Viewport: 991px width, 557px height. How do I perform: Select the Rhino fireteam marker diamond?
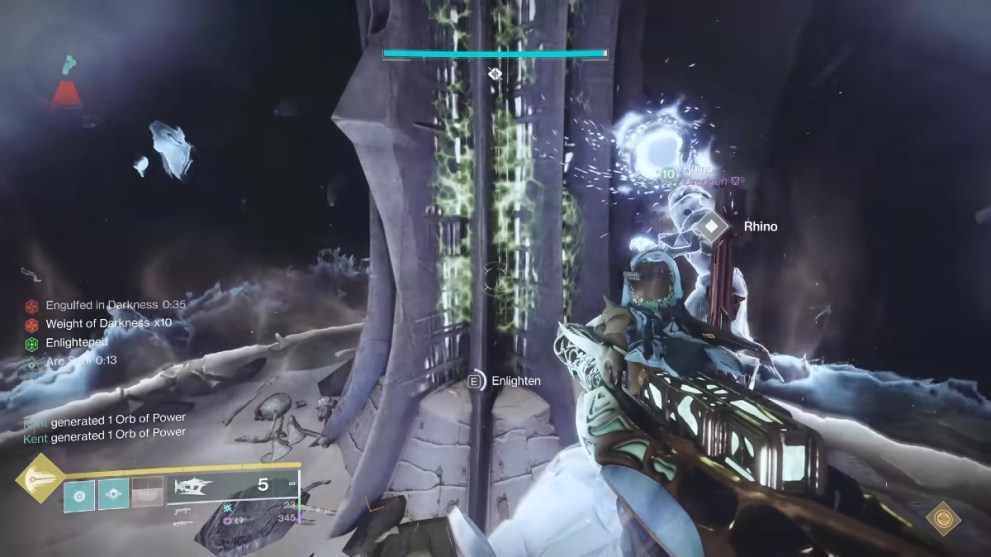click(711, 228)
